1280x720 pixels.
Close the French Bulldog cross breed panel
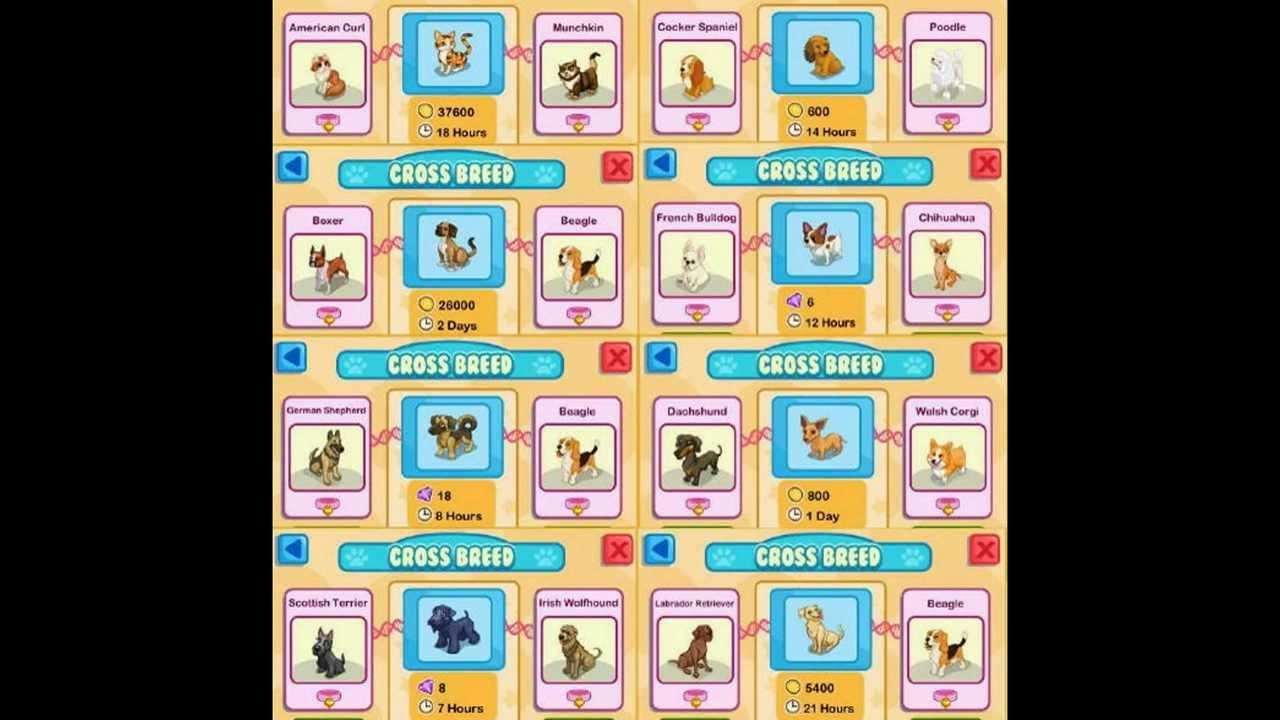[x=987, y=165]
